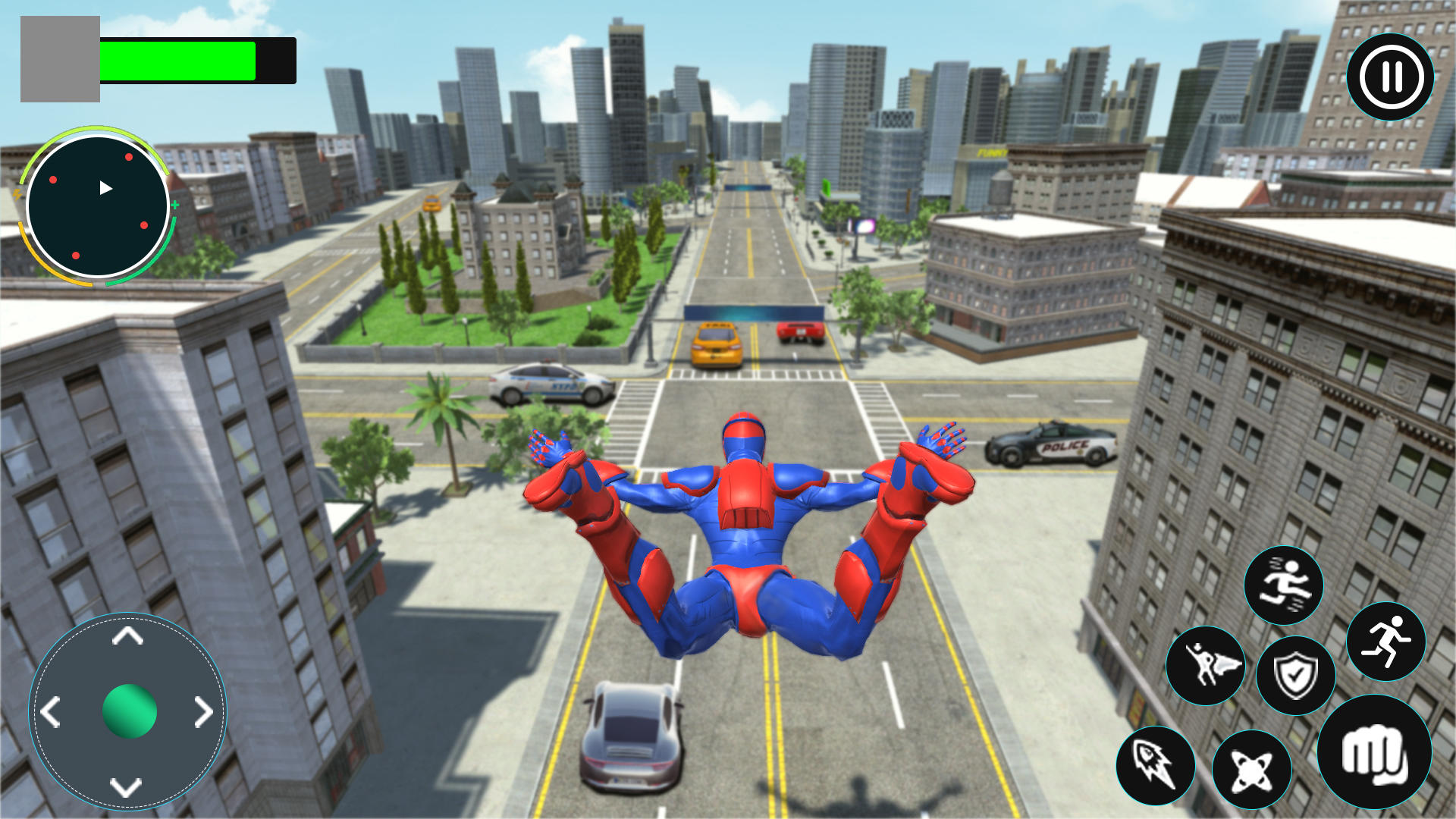Tap the plus zoom control on the minimap

click(174, 204)
